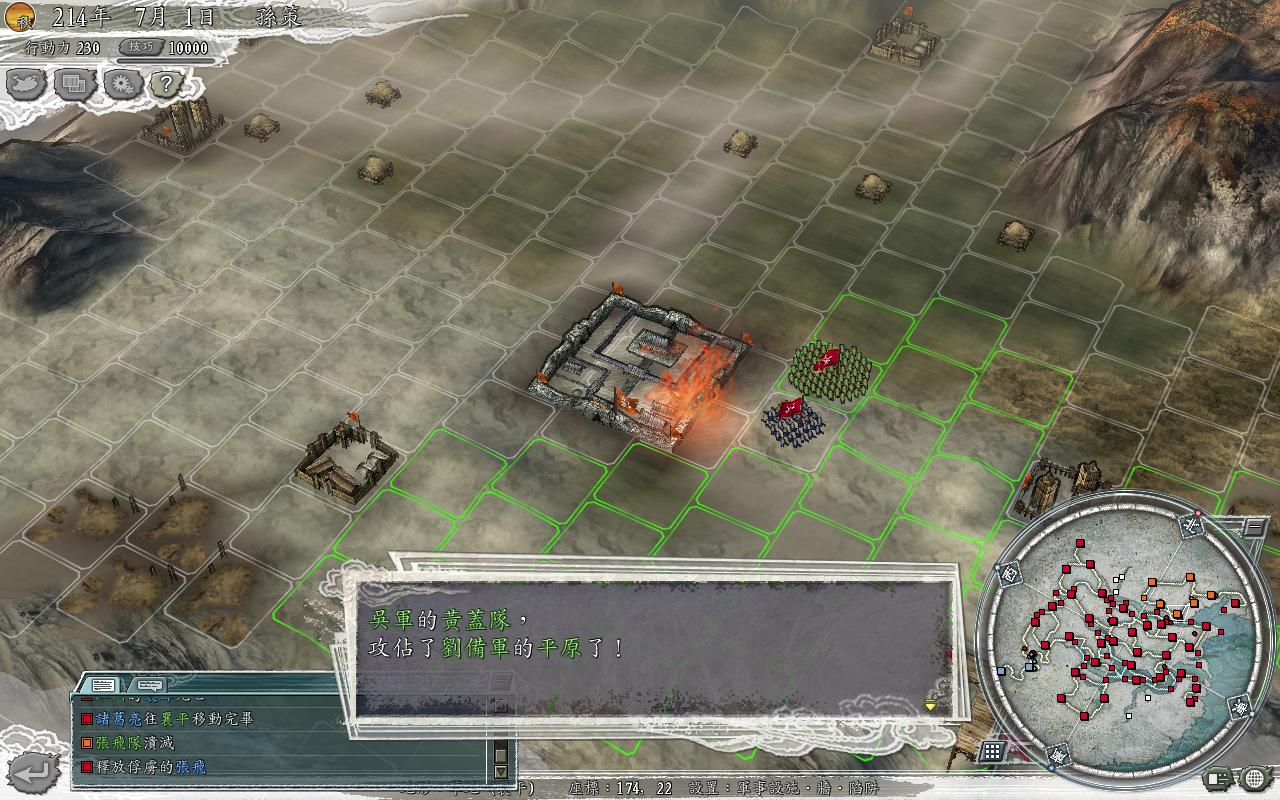The height and width of the screenshot is (800, 1280).
Task: Select the 張飛隊潰滅 log entry
Action: click(135, 743)
